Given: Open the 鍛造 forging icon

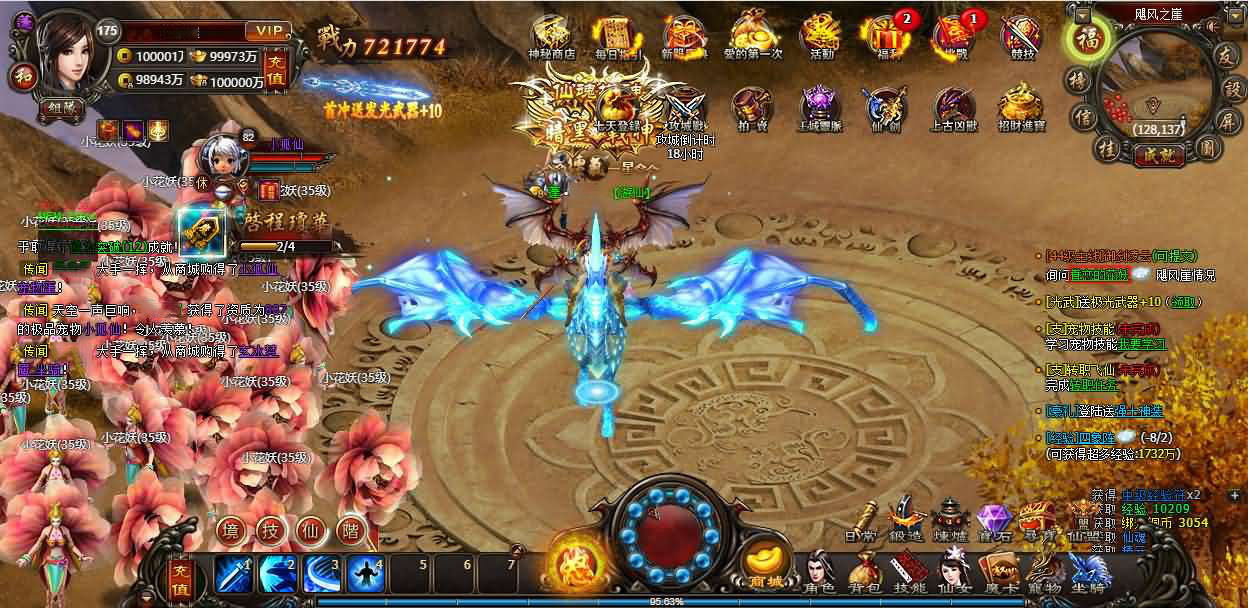Looking at the screenshot, I should click(906, 521).
